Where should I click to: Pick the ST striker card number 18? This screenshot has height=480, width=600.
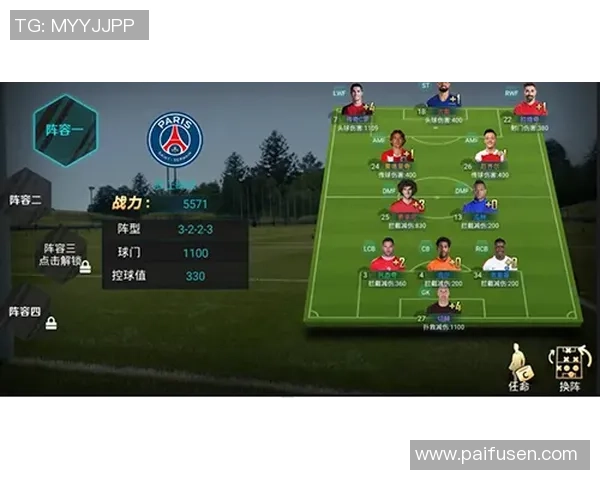coord(440,100)
